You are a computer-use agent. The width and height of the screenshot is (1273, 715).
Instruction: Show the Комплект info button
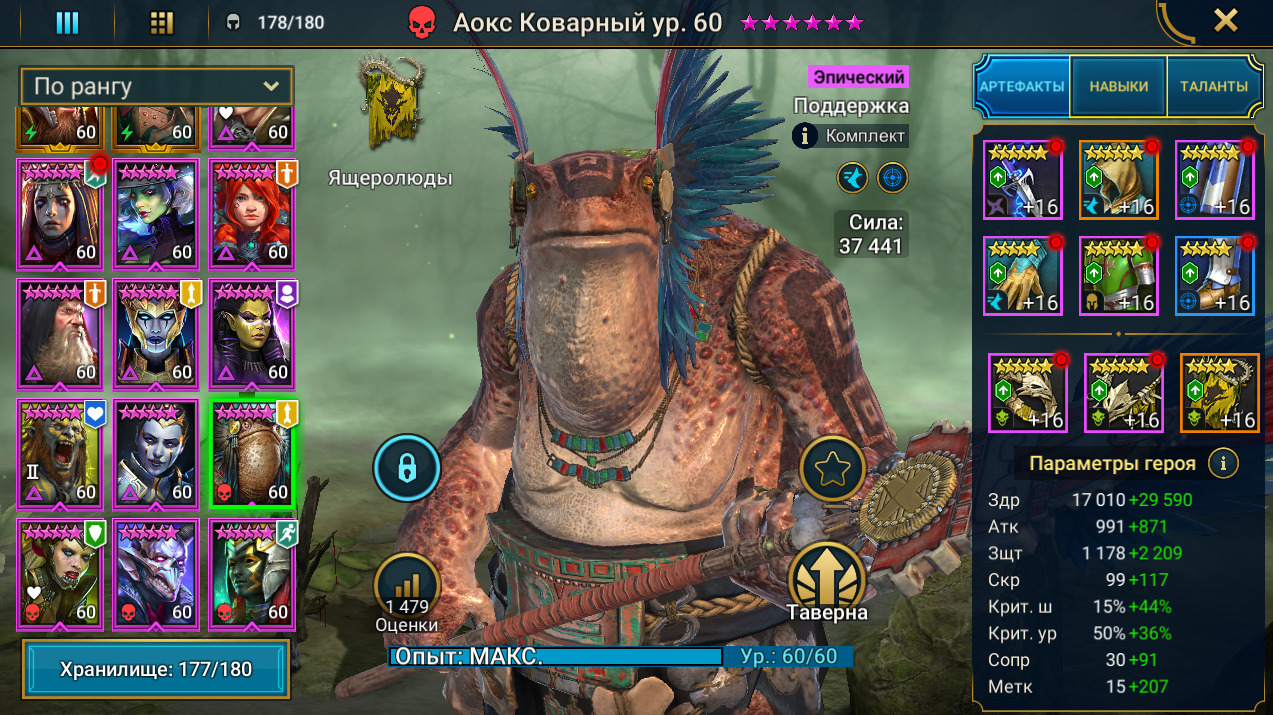coord(806,136)
